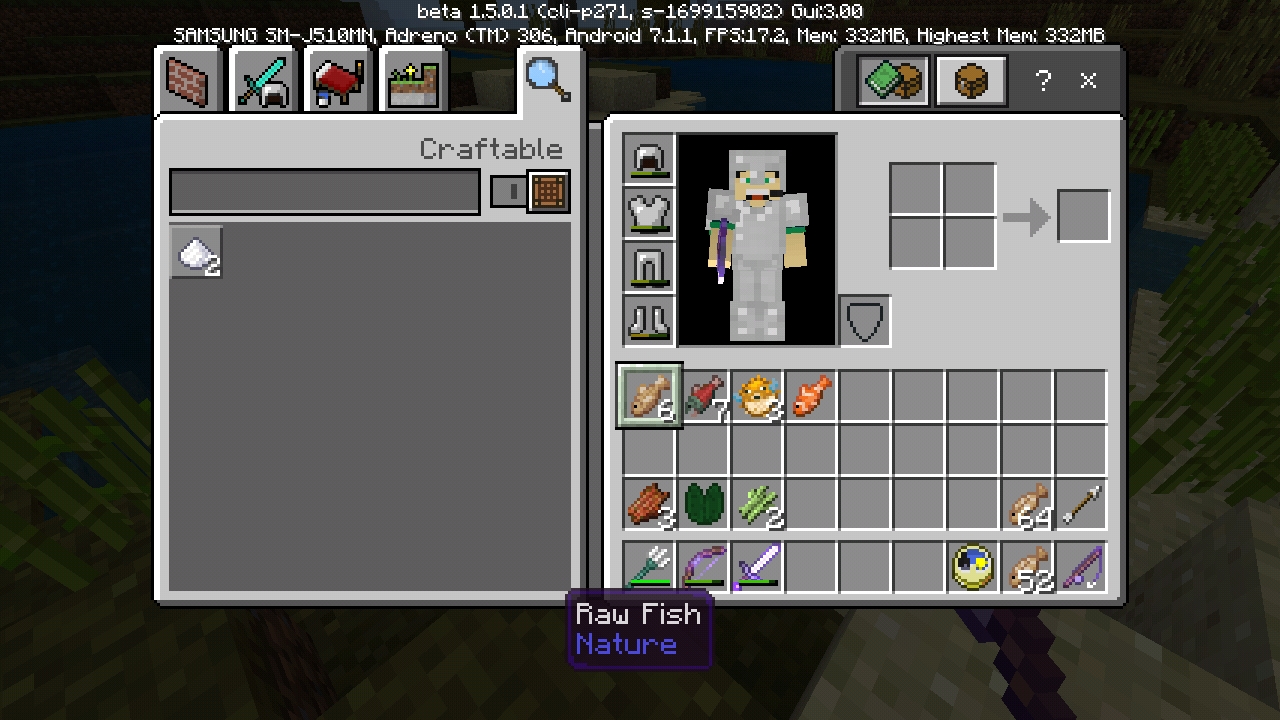Choose the enchanted sword hotbar slot

(757, 567)
